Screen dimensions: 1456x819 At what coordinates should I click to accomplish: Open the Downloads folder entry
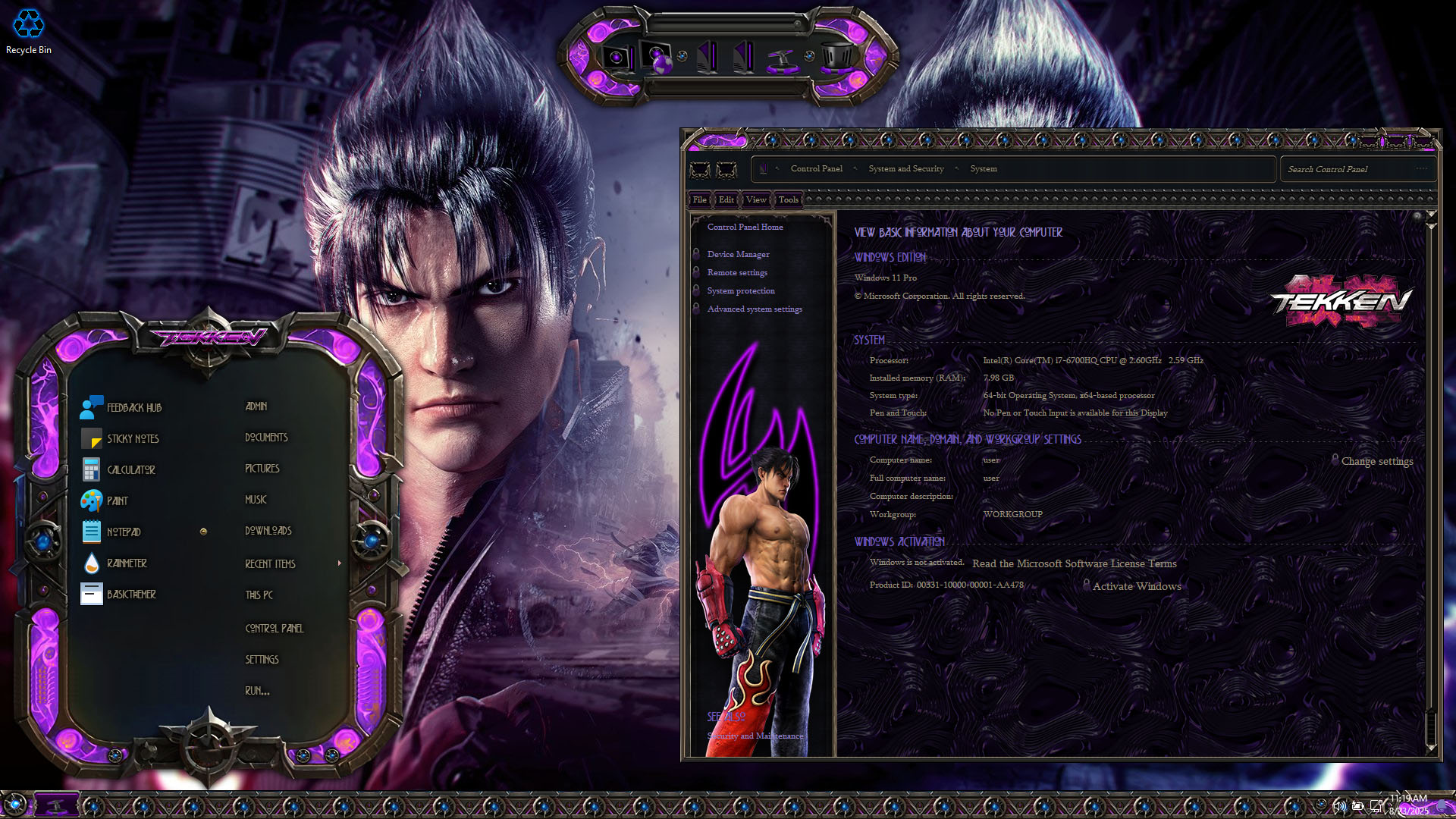(268, 531)
